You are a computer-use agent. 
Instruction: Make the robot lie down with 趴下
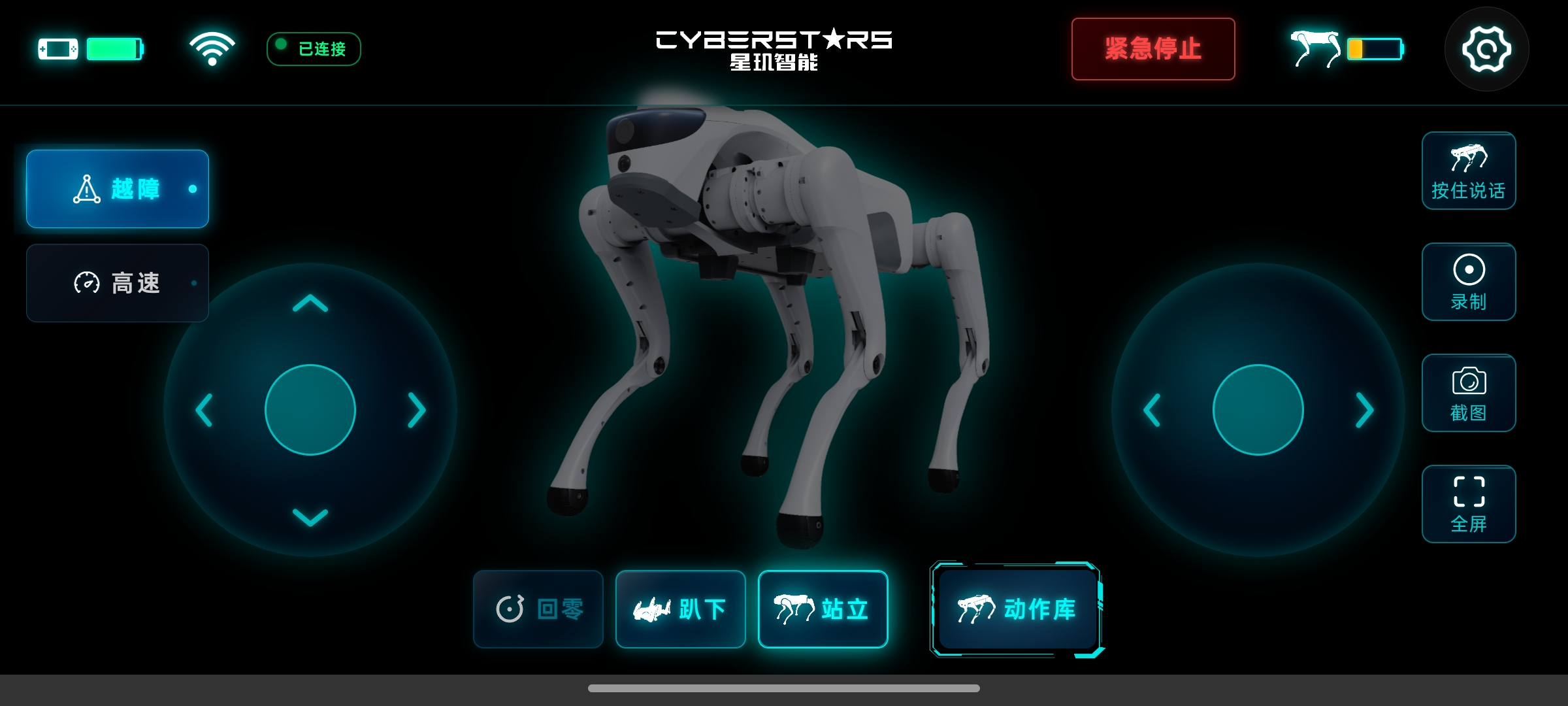[x=680, y=609]
